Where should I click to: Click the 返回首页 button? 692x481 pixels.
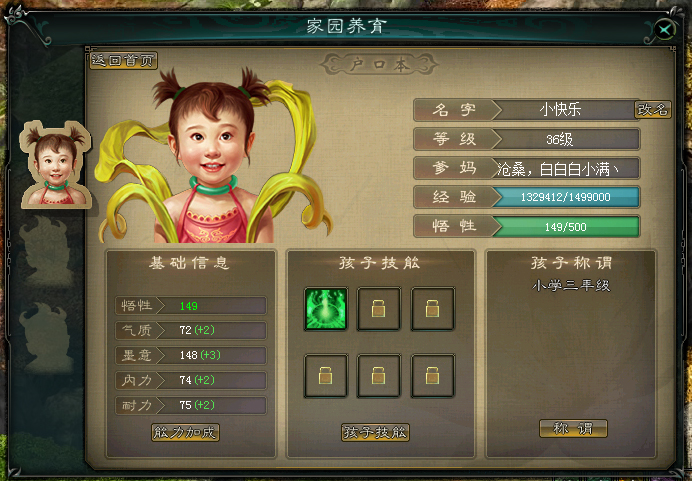[124, 60]
